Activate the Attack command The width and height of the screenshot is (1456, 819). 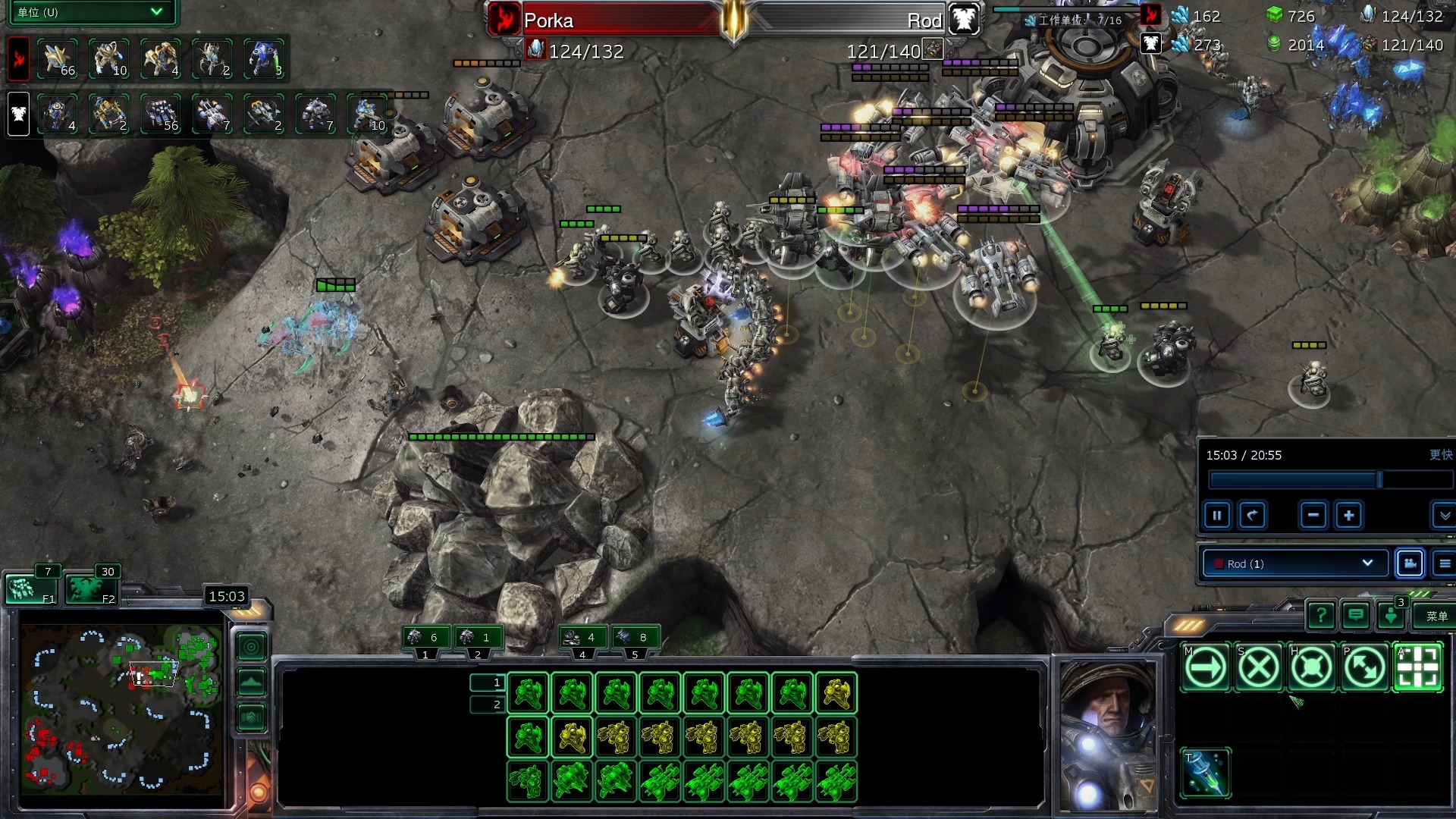1417,668
